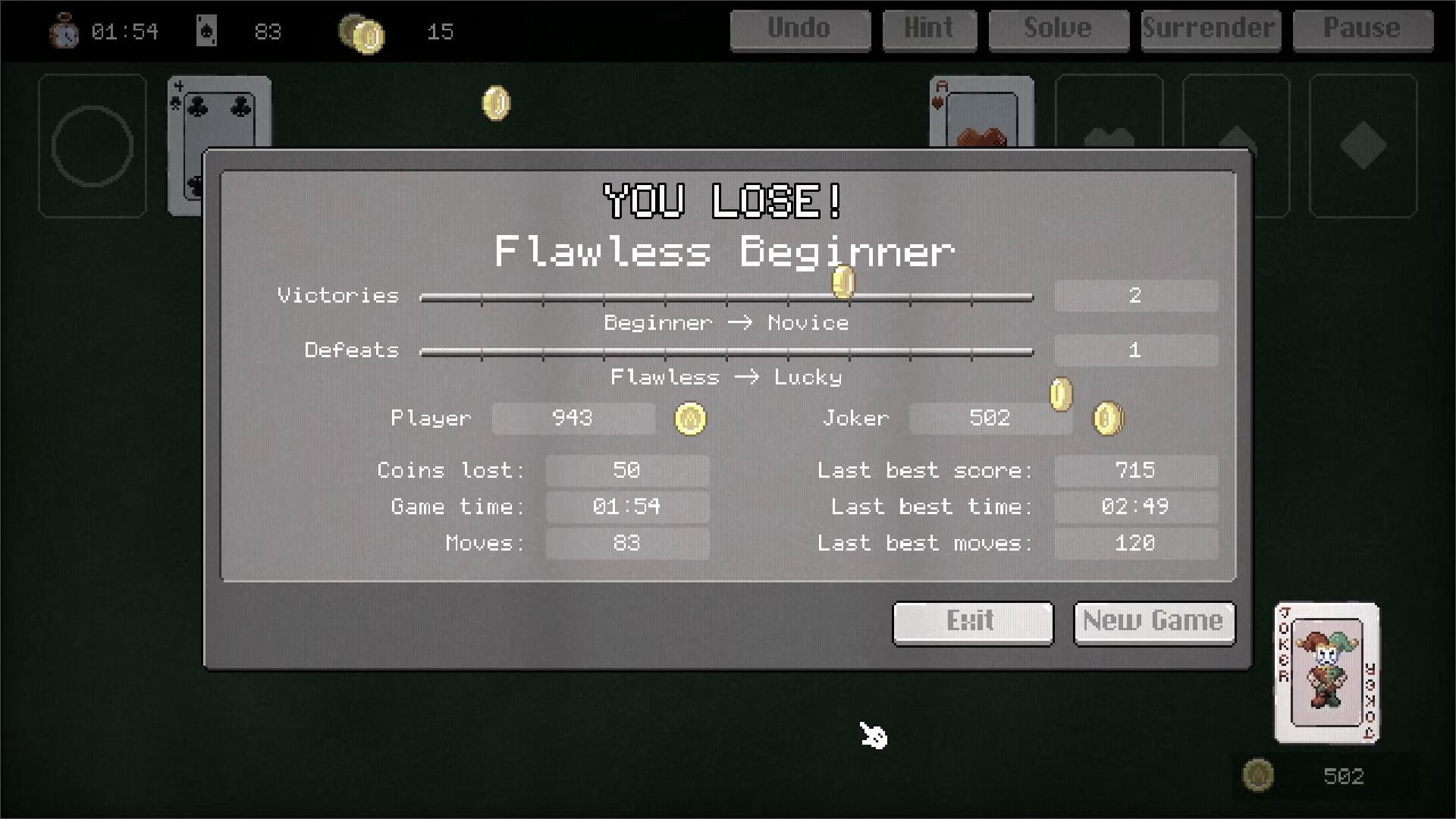Open the Solve option
1456x819 pixels.
coord(1058,30)
